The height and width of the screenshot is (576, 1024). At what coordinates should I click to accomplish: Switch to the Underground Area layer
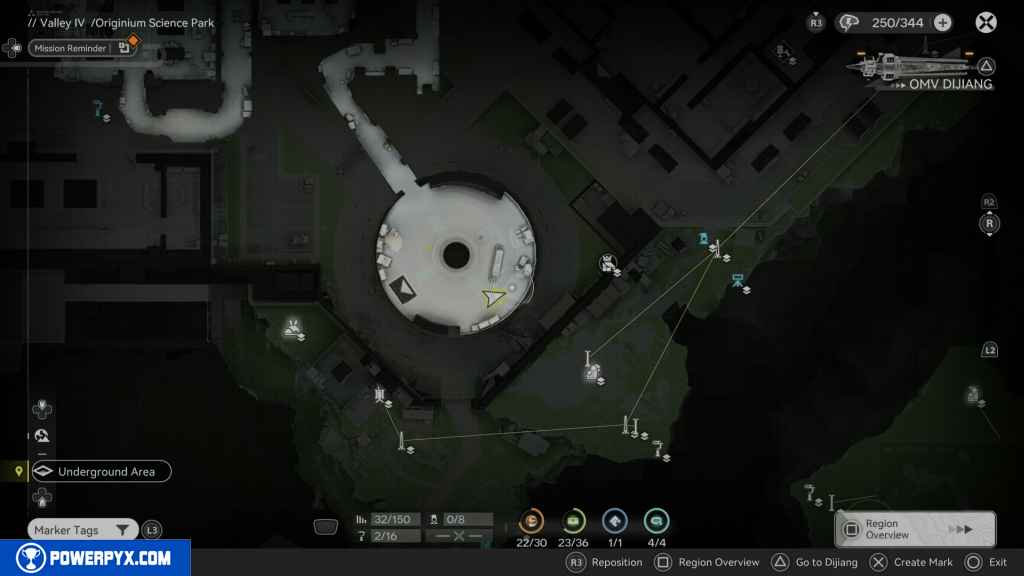coord(100,471)
